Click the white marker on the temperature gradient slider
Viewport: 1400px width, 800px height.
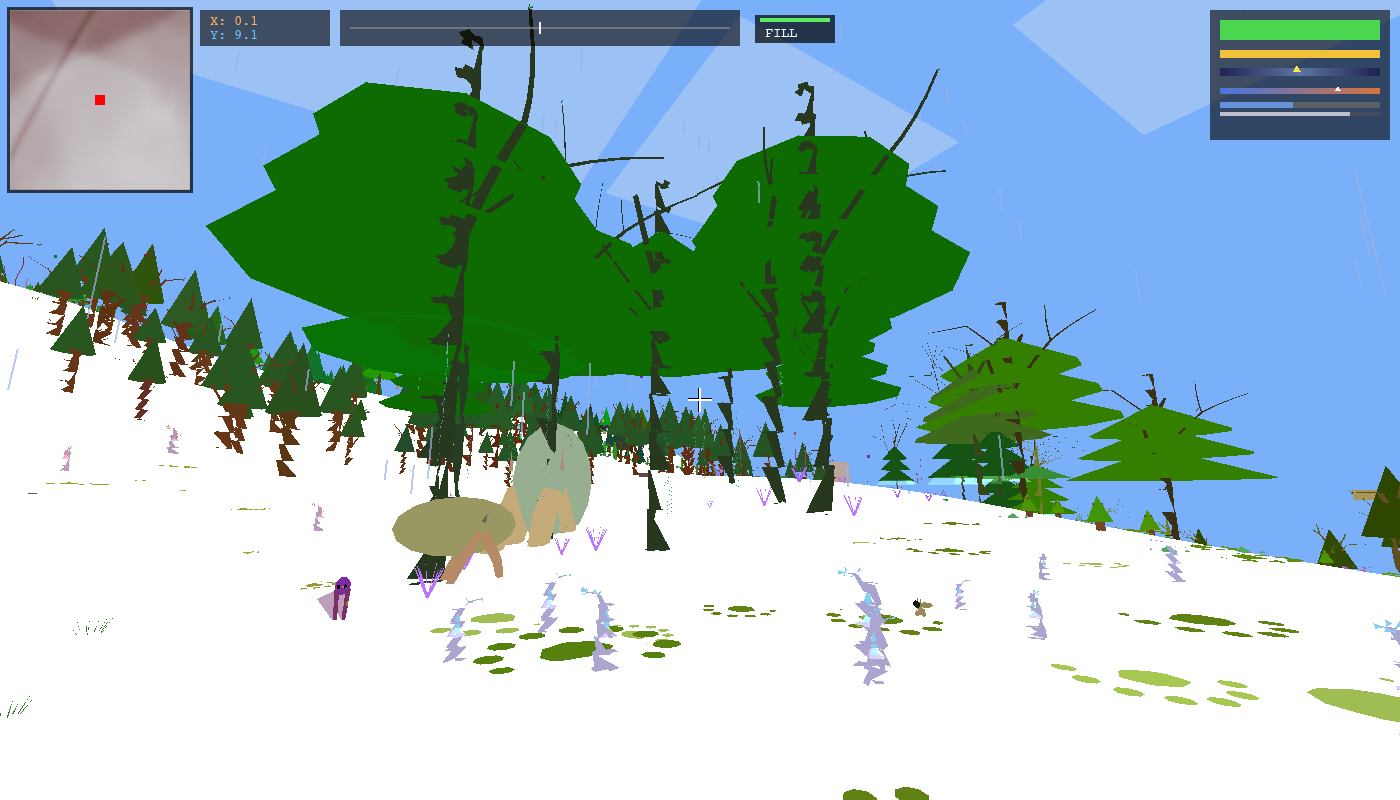click(1338, 89)
